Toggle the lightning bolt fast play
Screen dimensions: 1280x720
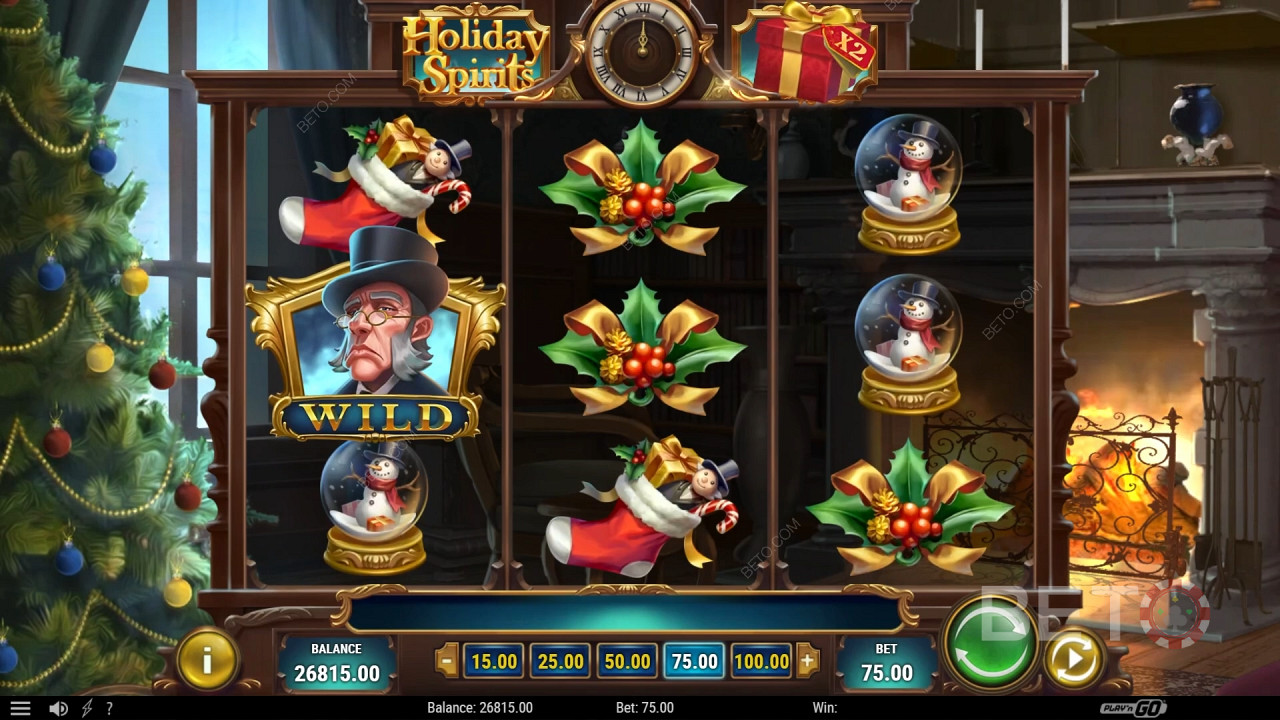(87, 708)
